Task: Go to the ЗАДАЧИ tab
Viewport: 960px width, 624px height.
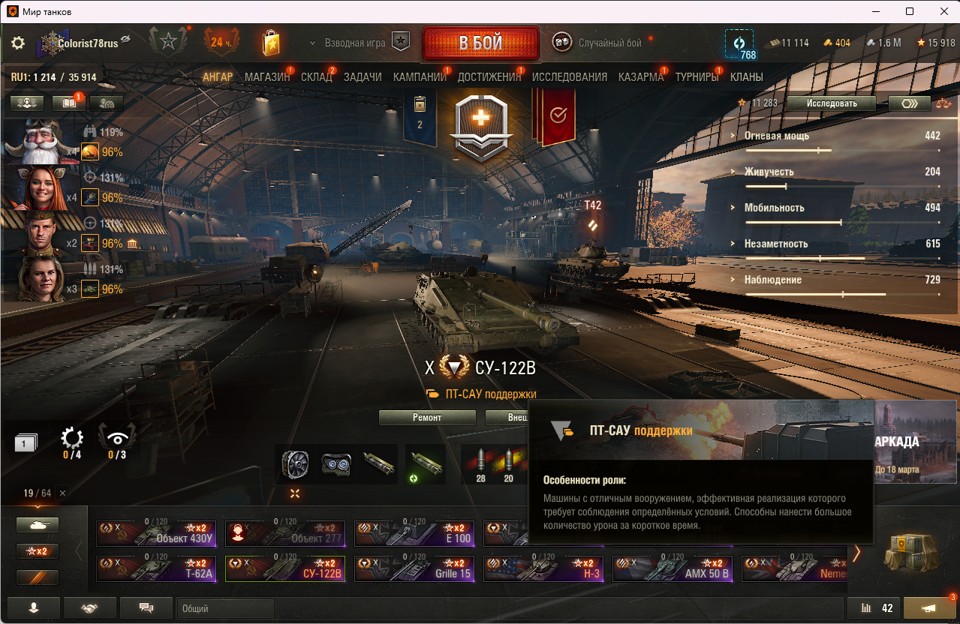Action: pos(362,77)
